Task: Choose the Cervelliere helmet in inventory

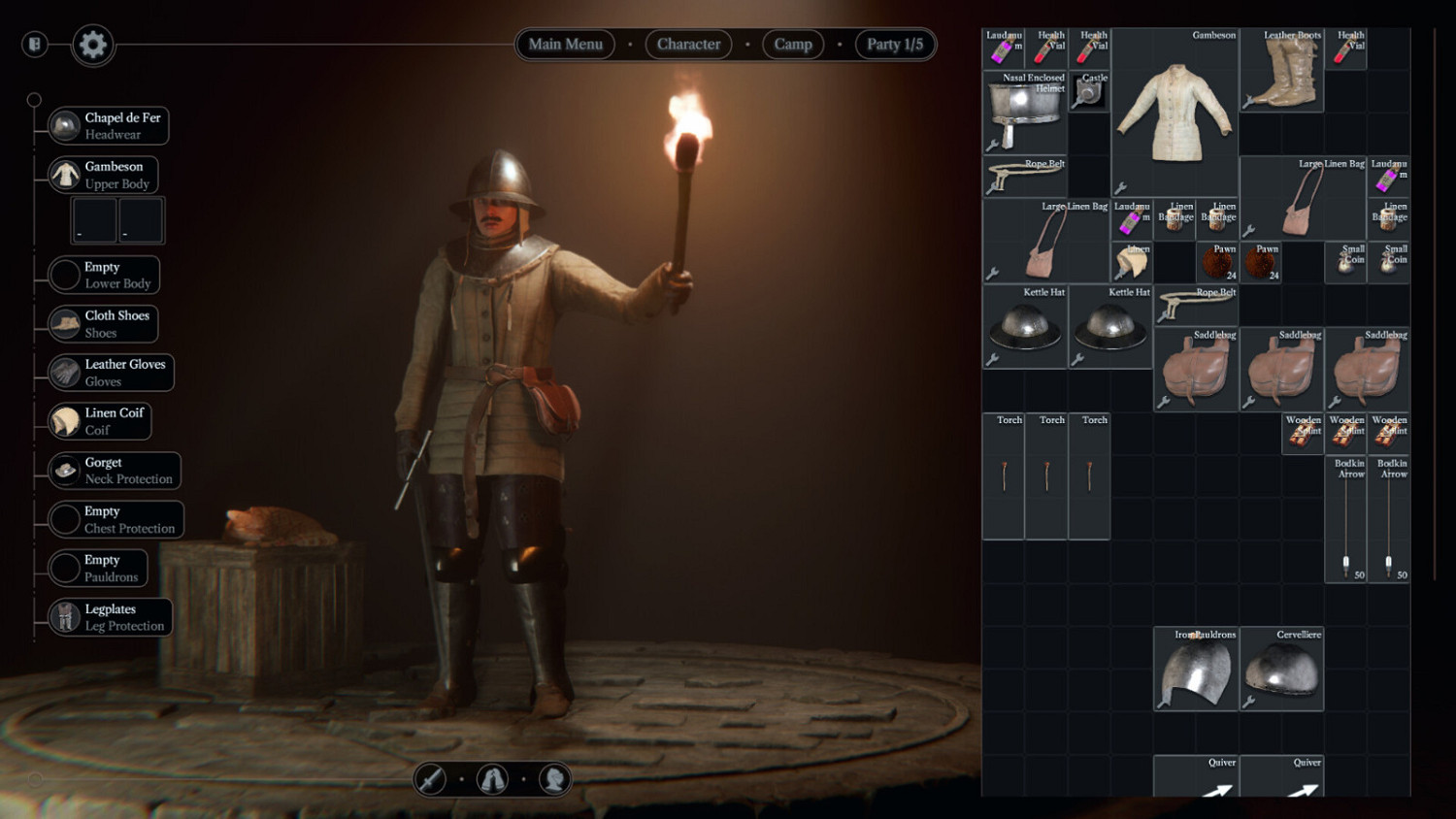Action: [x=1281, y=670]
